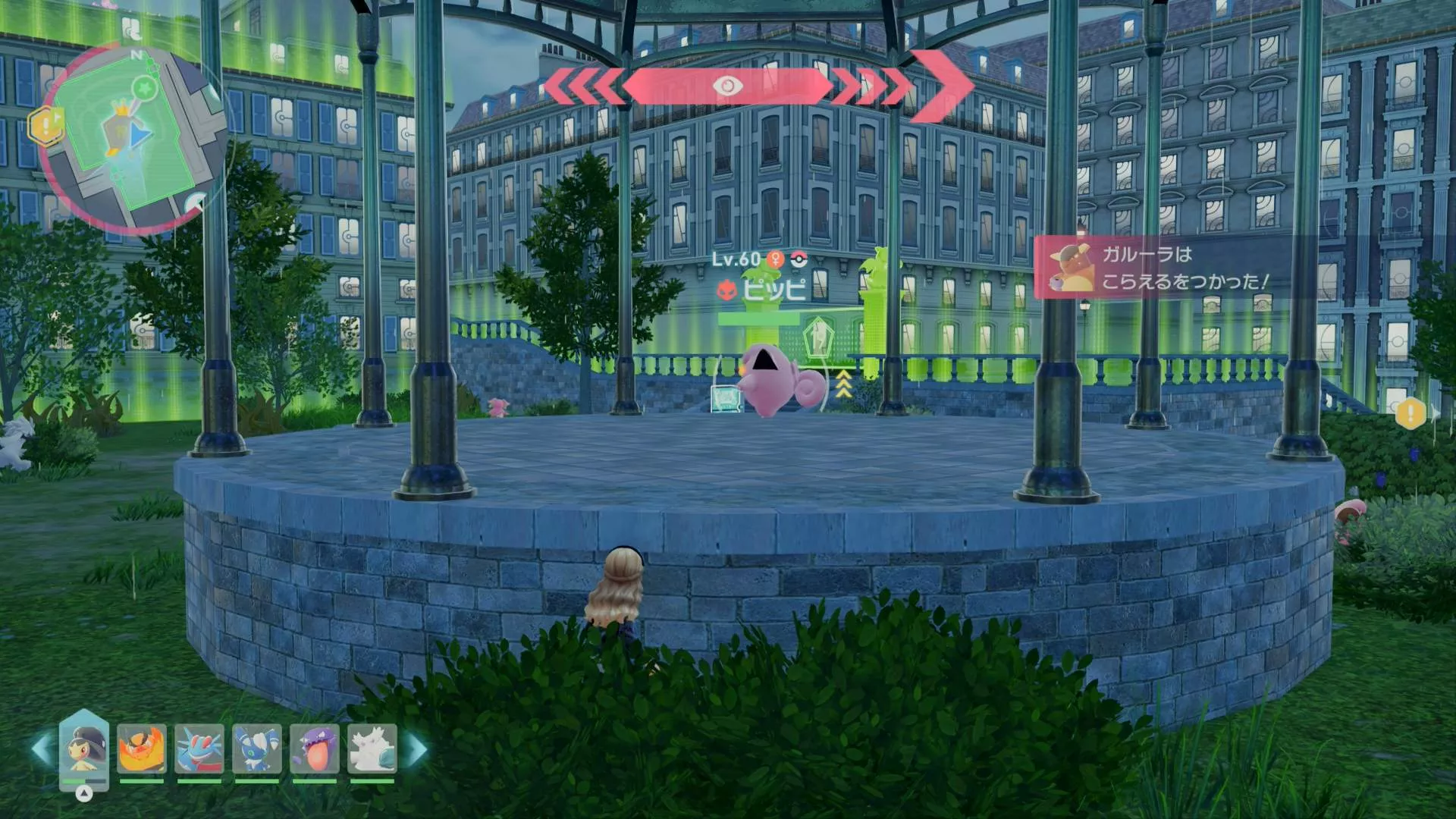The width and height of the screenshot is (1456, 819).
Task: Select Talonflame's party slot icon
Action: pos(141,749)
